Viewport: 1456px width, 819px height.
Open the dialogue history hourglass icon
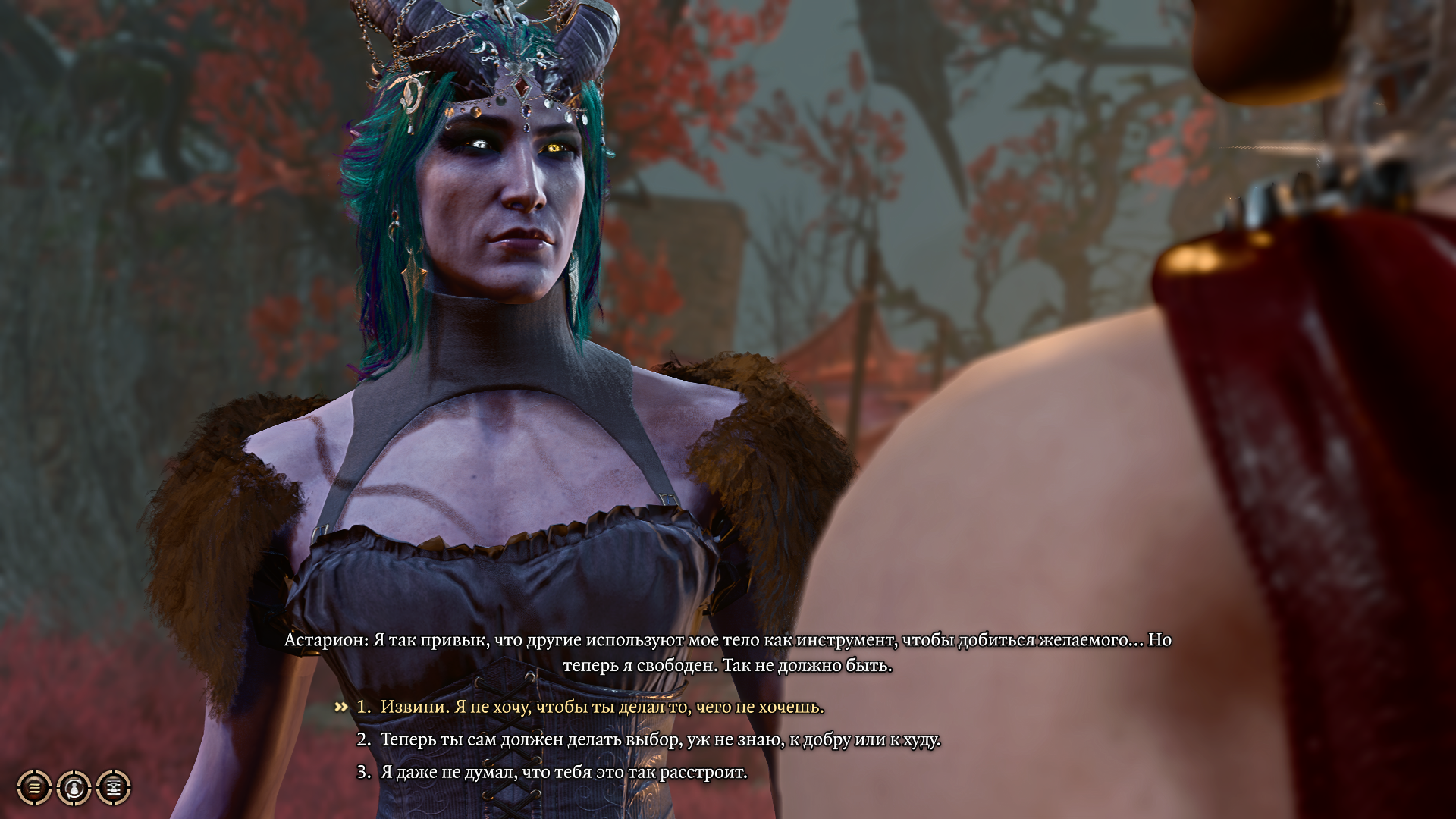point(114,788)
